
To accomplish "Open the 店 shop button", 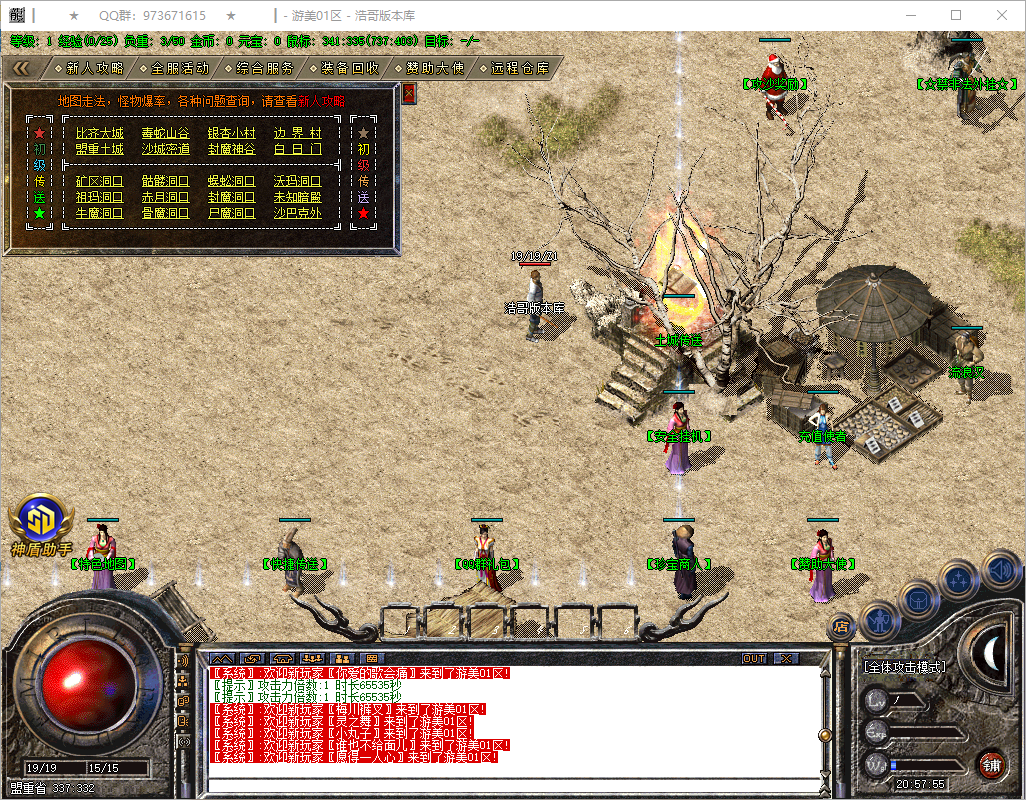I will click(x=841, y=625).
